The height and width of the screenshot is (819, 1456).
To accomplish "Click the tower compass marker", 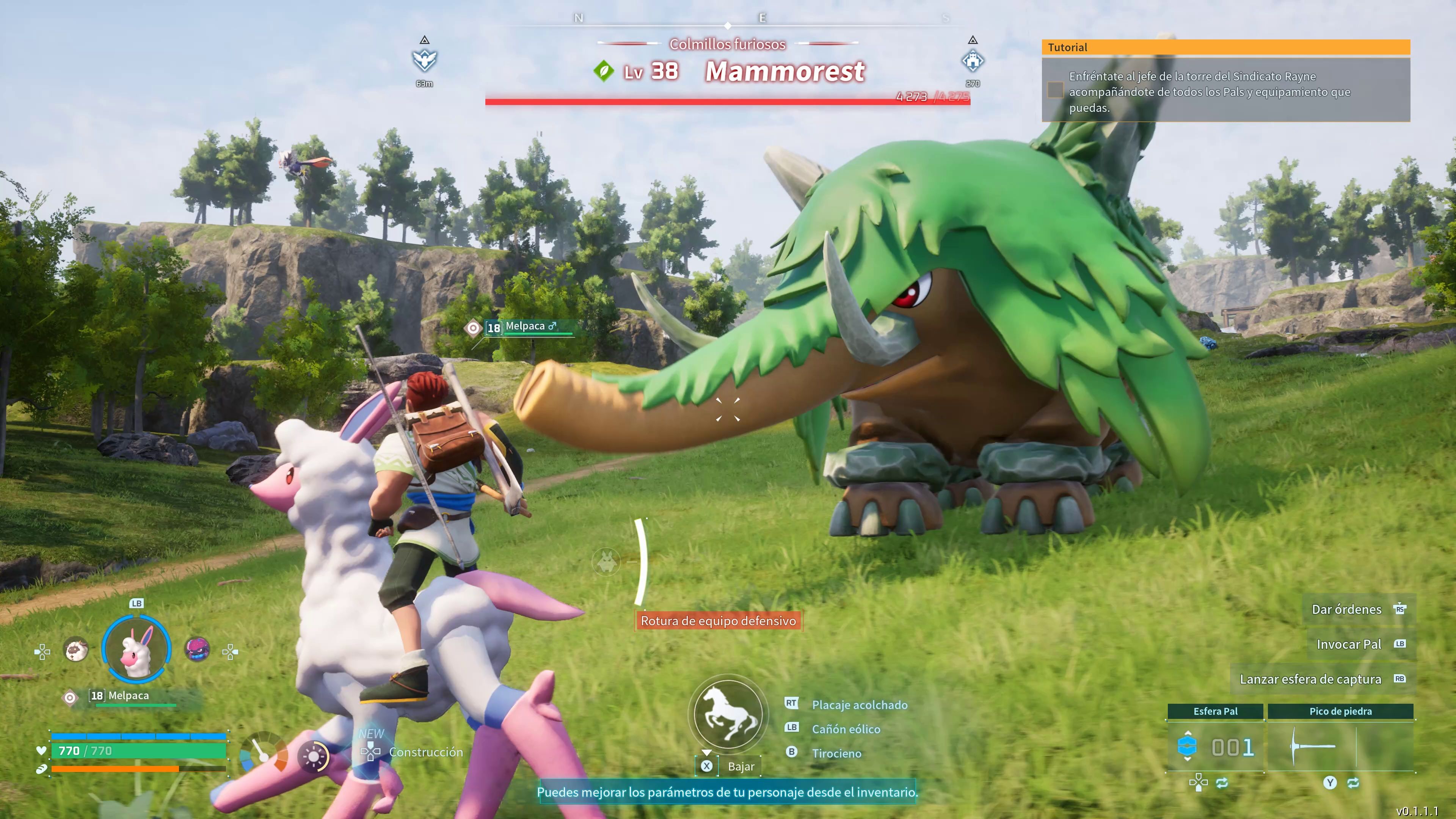I will tap(972, 60).
